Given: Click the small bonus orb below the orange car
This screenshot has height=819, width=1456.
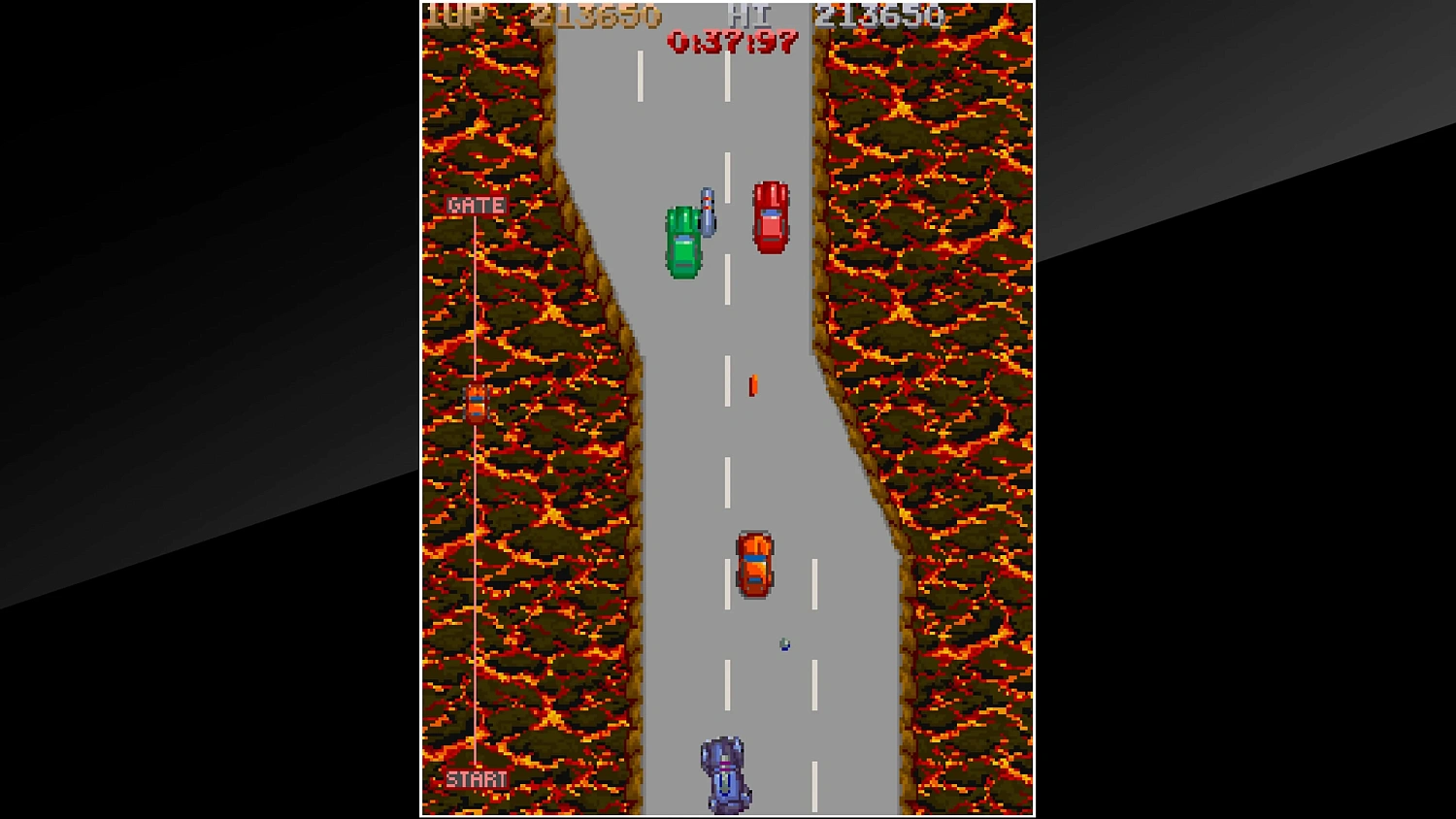Looking at the screenshot, I should 784,642.
